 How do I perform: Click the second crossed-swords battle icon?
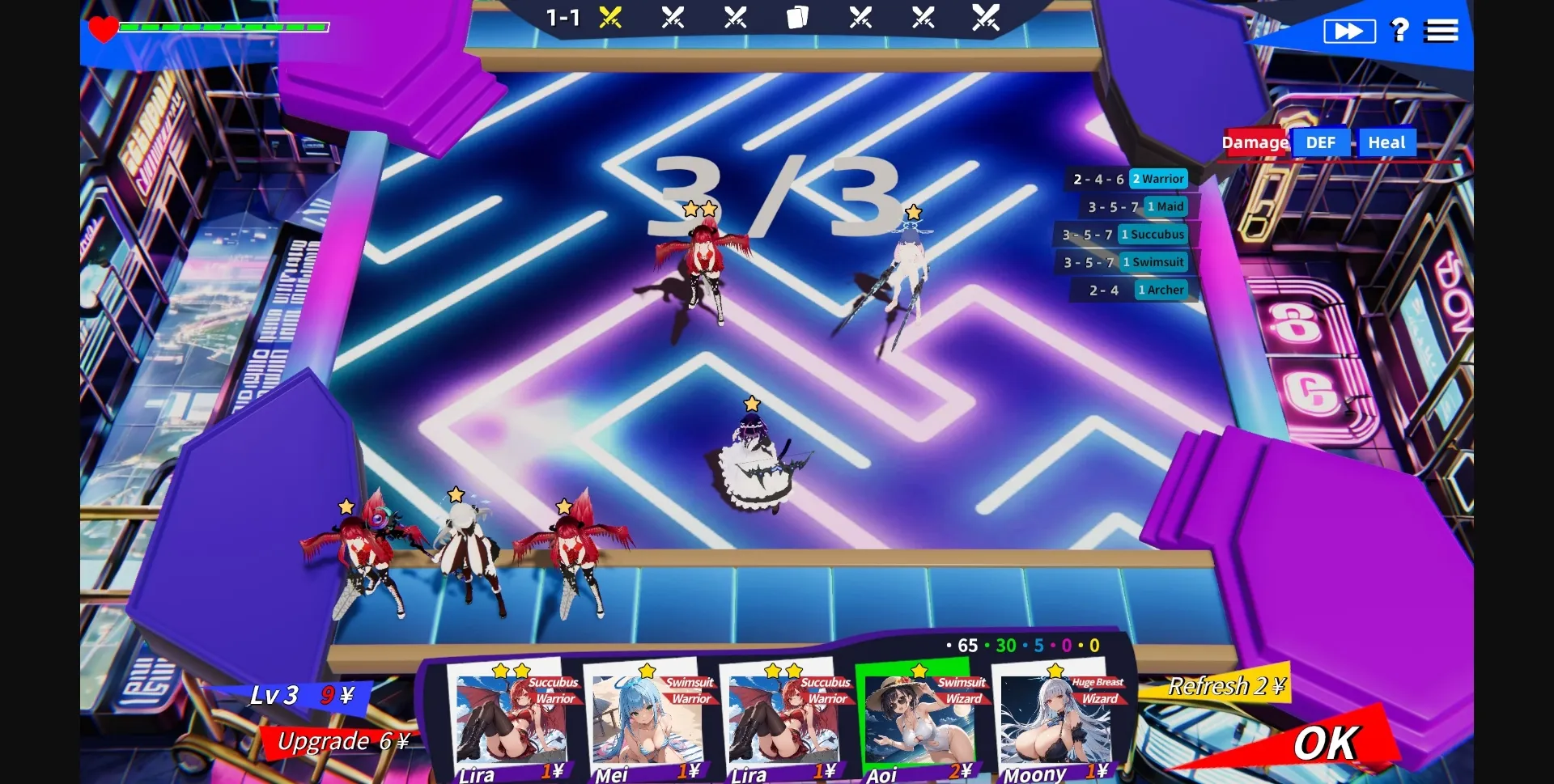674,16
